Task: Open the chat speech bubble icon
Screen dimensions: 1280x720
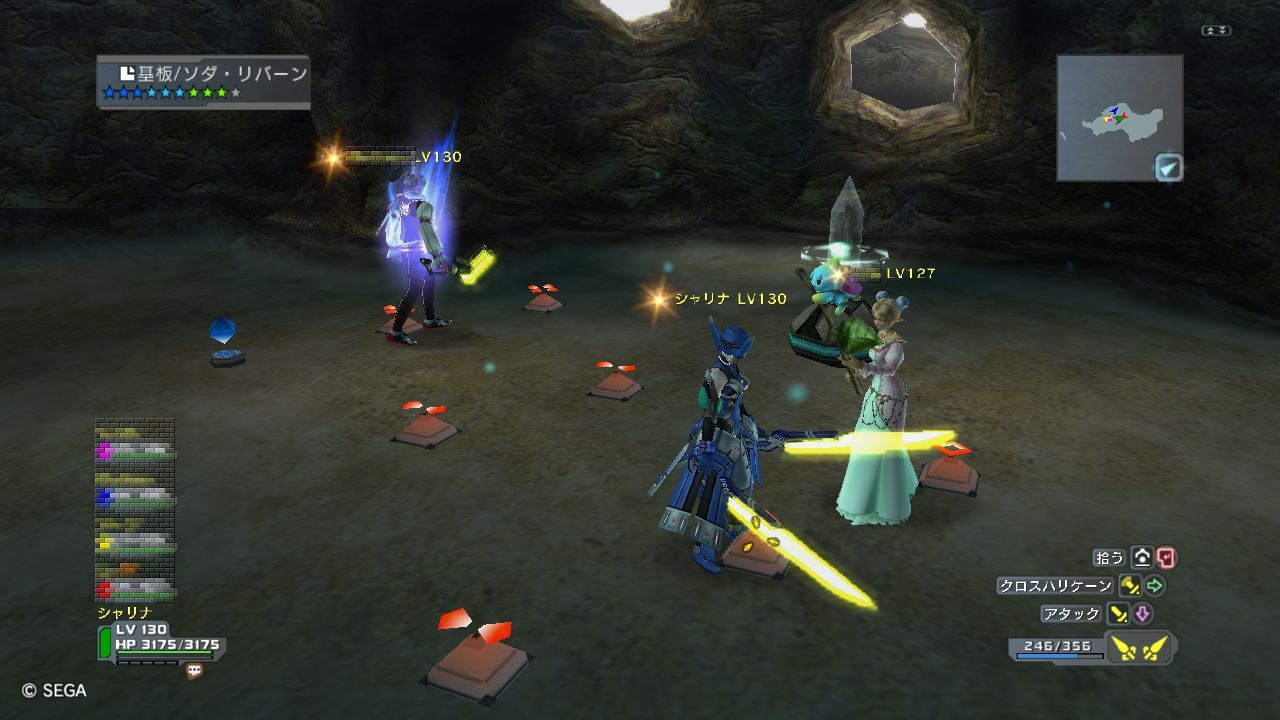Action: tap(194, 672)
